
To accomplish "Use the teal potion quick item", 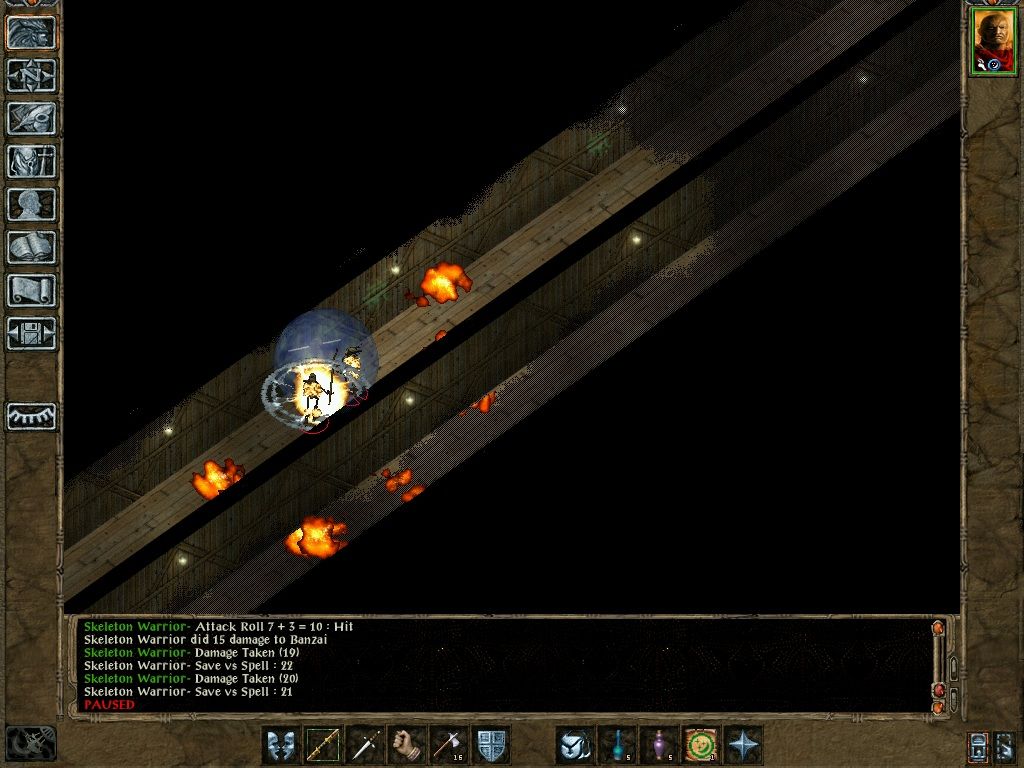I will [617, 745].
